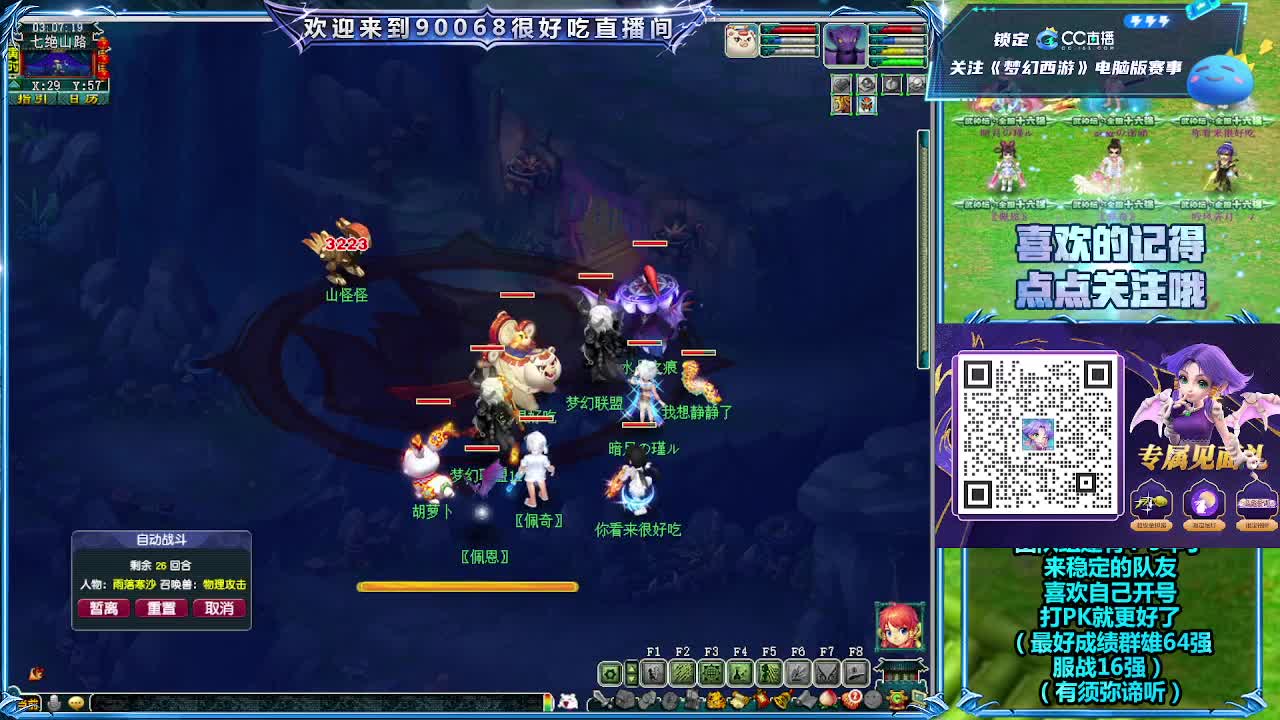The width and height of the screenshot is (1280, 720).
Task: Toggle the panda pet icon near chat bar
Action: pos(567,701)
